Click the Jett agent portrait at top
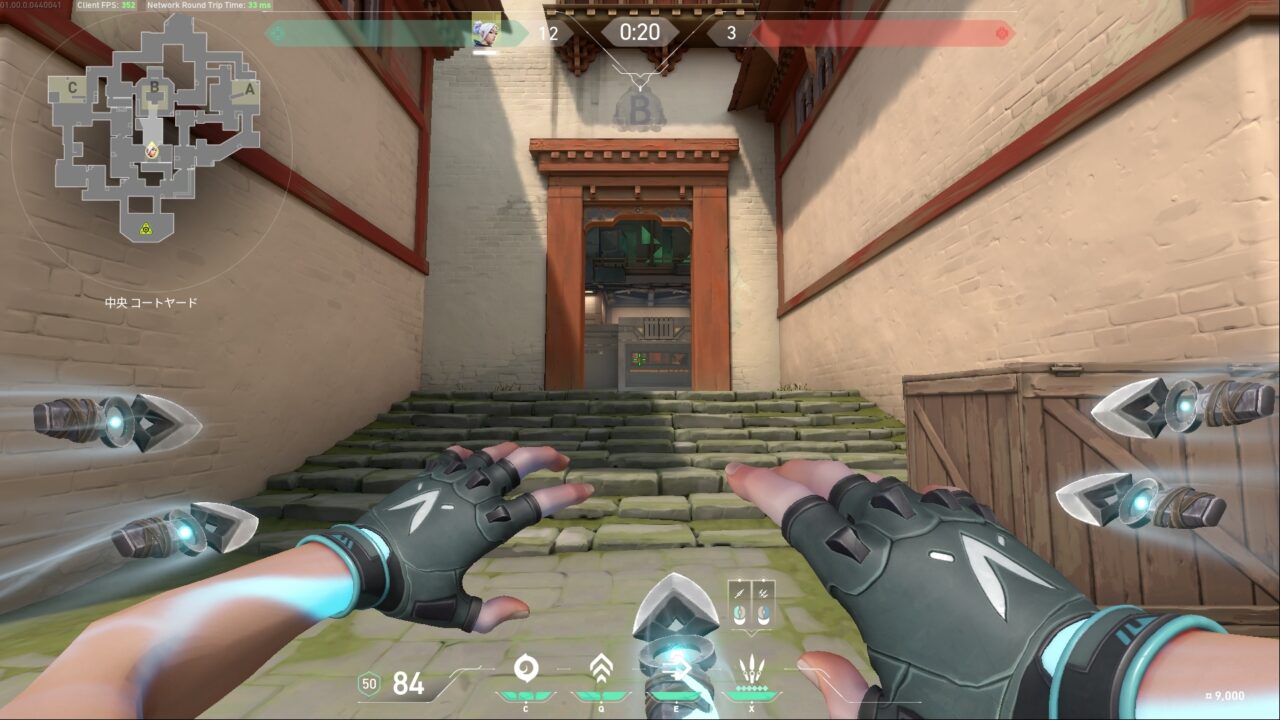 486,32
